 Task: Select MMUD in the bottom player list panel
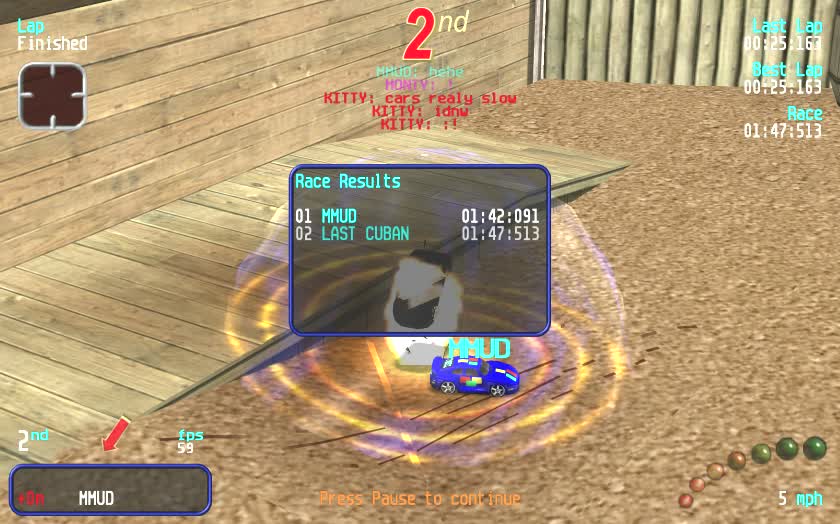(97, 498)
